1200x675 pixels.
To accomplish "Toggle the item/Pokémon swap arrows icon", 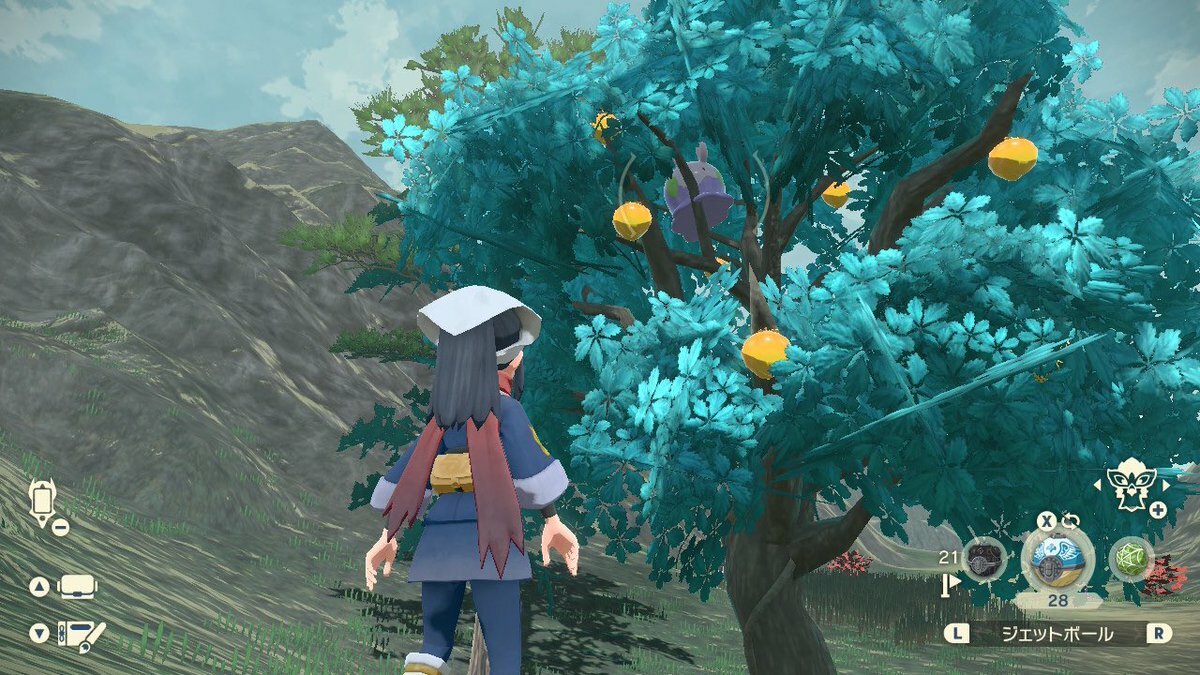I will click(1071, 521).
